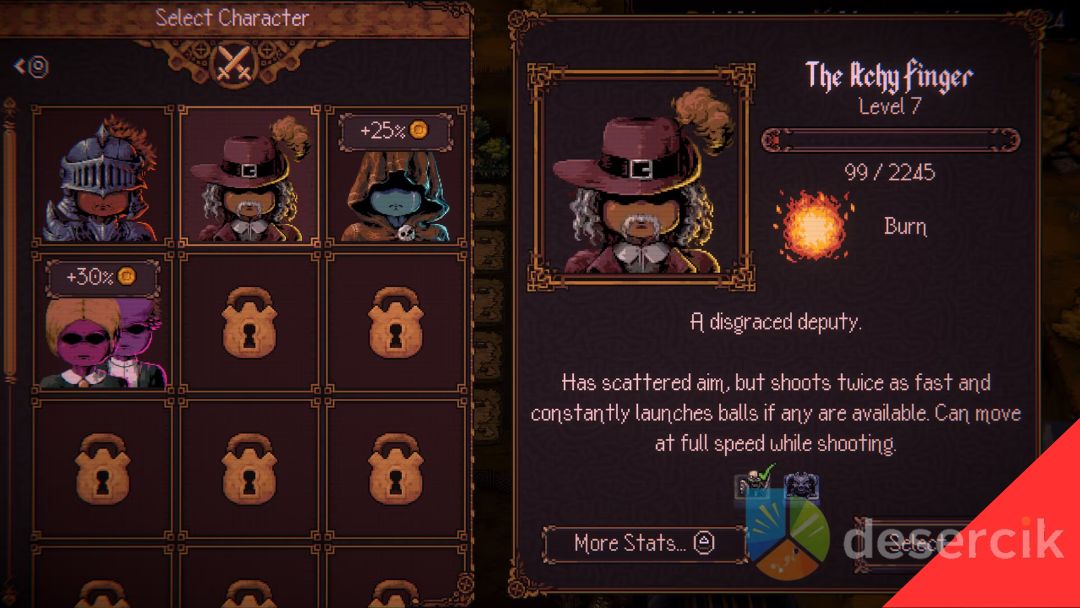This screenshot has width=1080, height=608.
Task: Click the Burn fireball icon
Action: point(812,226)
